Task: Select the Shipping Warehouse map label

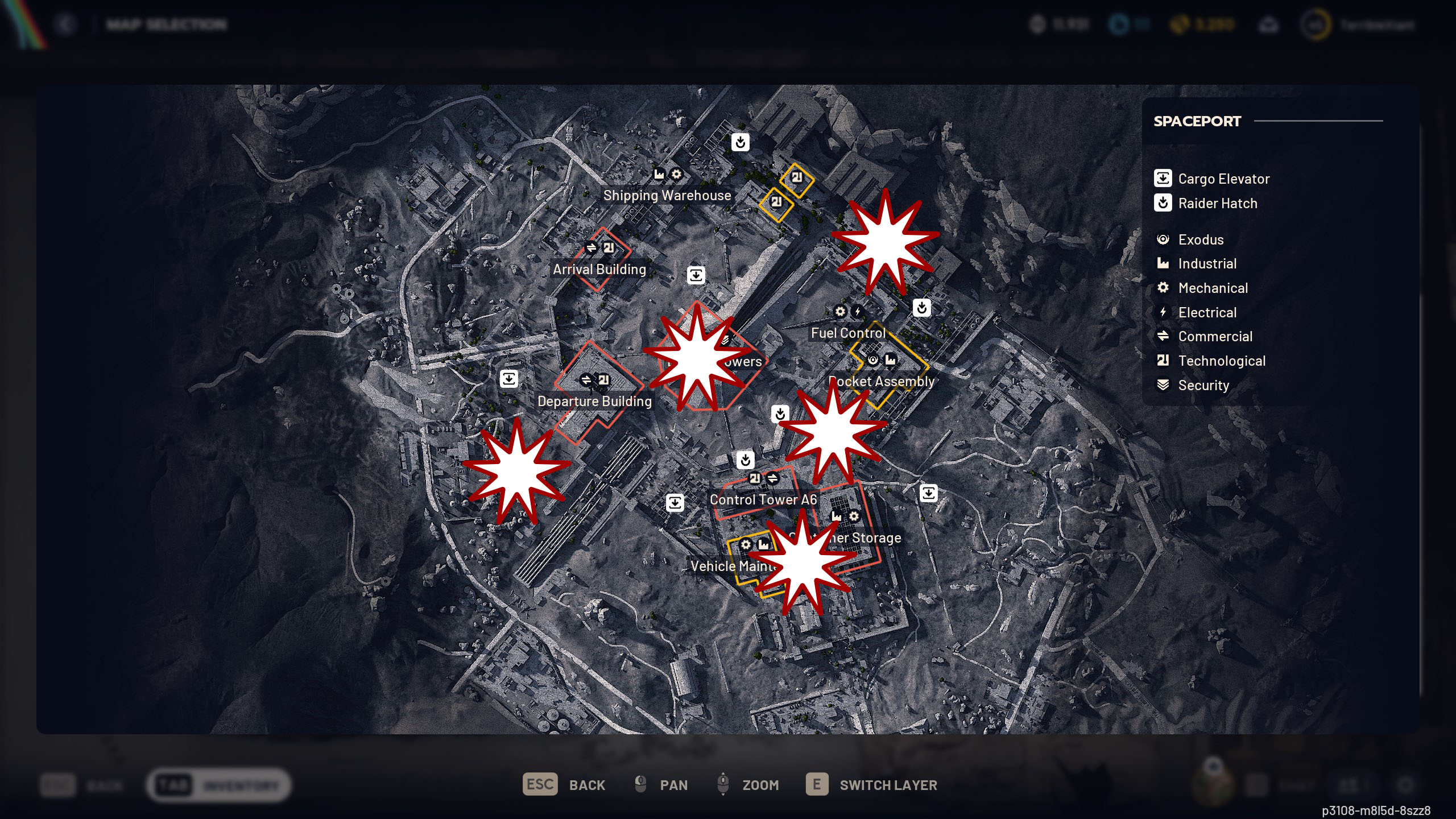Action: coord(667,195)
